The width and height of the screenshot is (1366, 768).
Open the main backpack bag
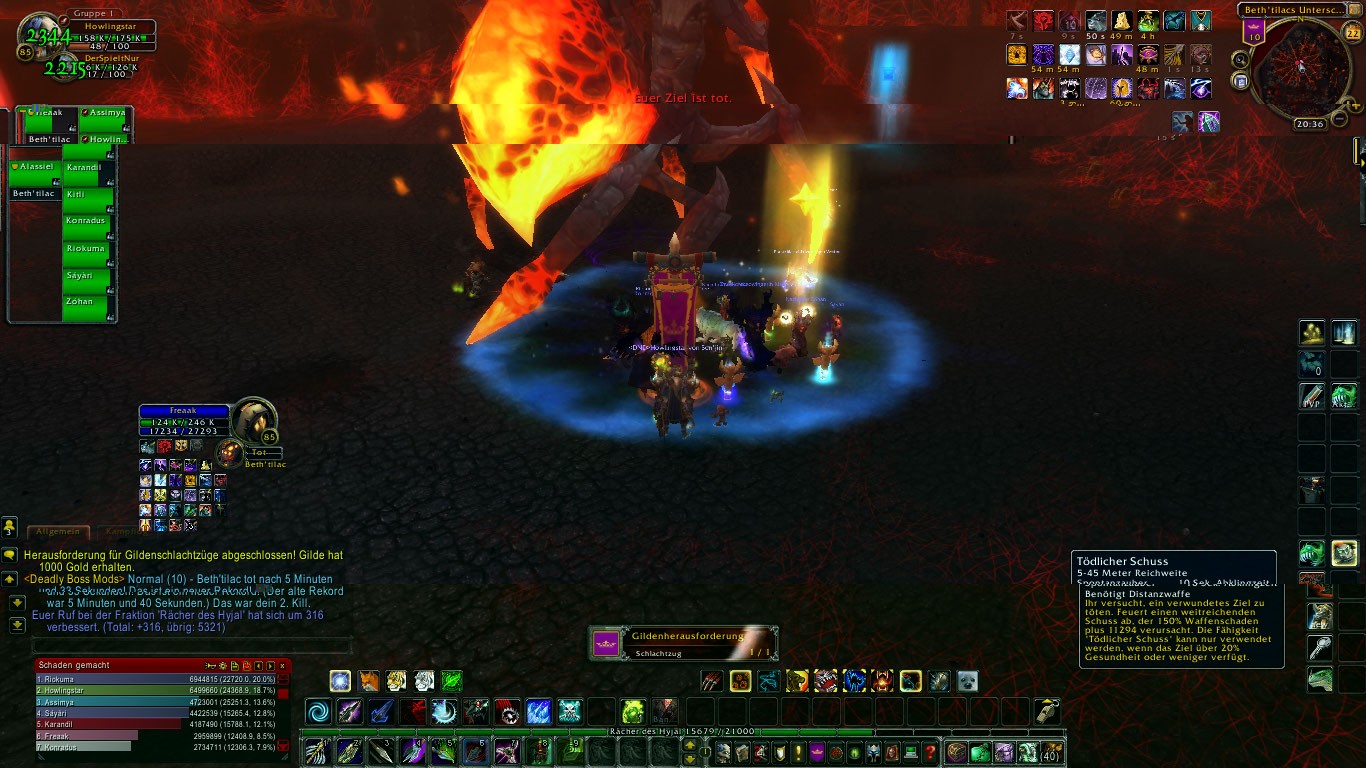[x=1051, y=752]
